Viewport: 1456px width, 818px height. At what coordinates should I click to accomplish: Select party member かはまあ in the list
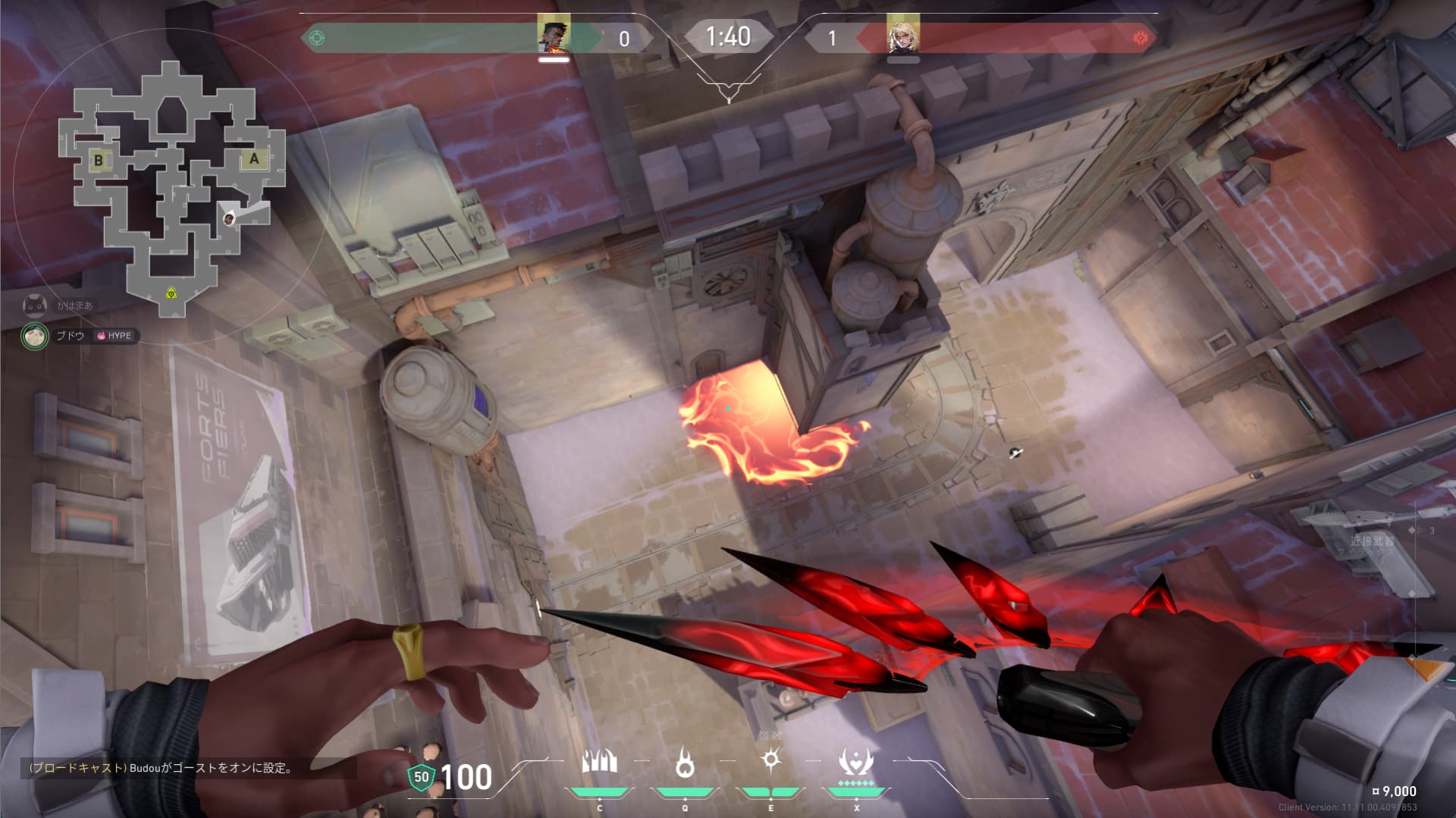(74, 306)
